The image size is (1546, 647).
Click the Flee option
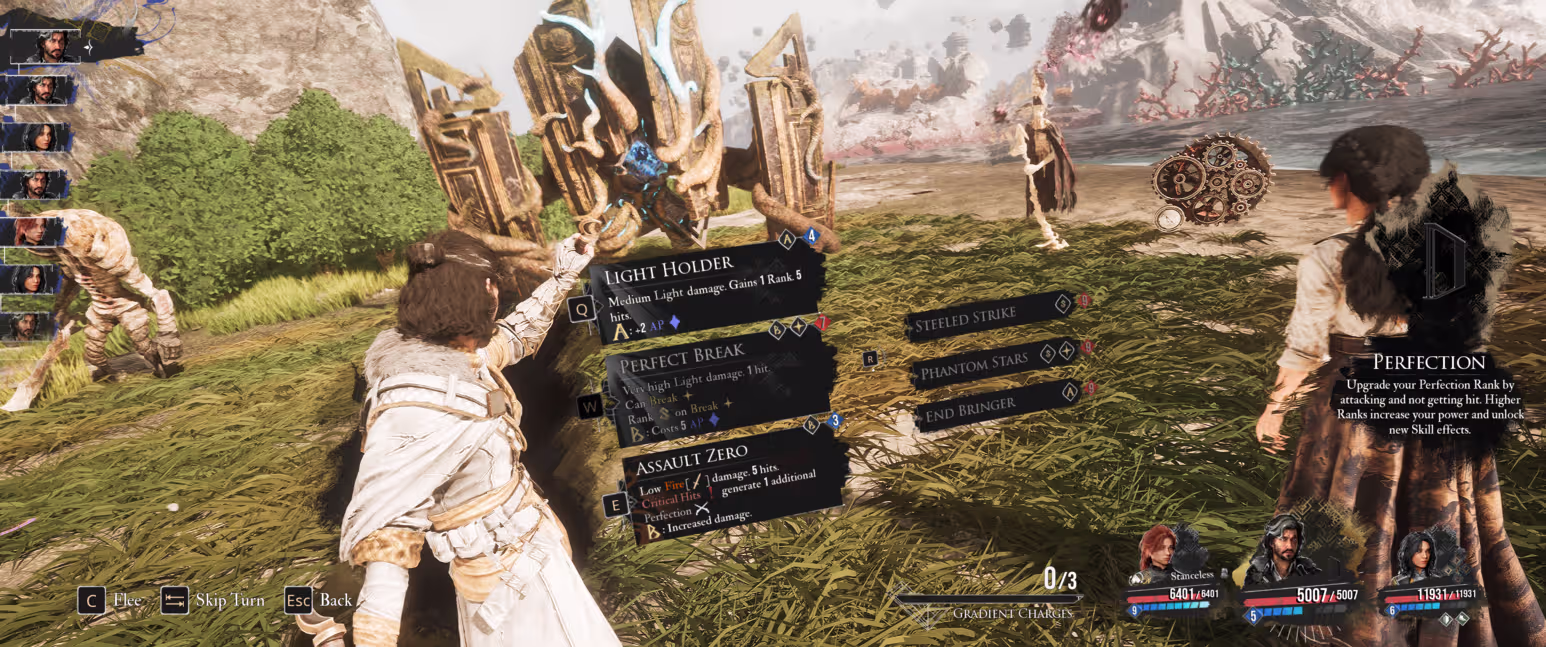[110, 600]
